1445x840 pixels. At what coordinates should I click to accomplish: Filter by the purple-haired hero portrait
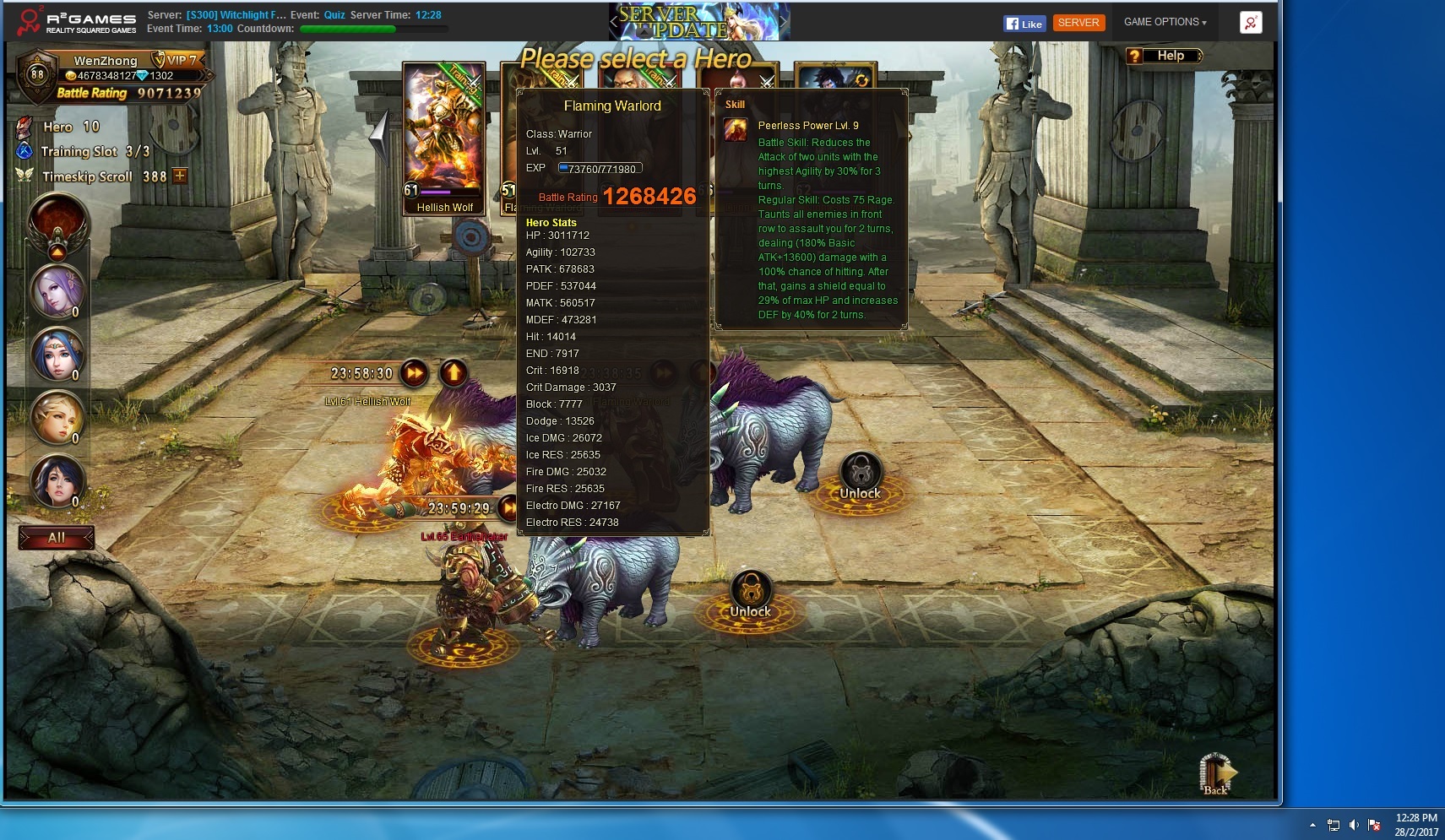coord(57,291)
